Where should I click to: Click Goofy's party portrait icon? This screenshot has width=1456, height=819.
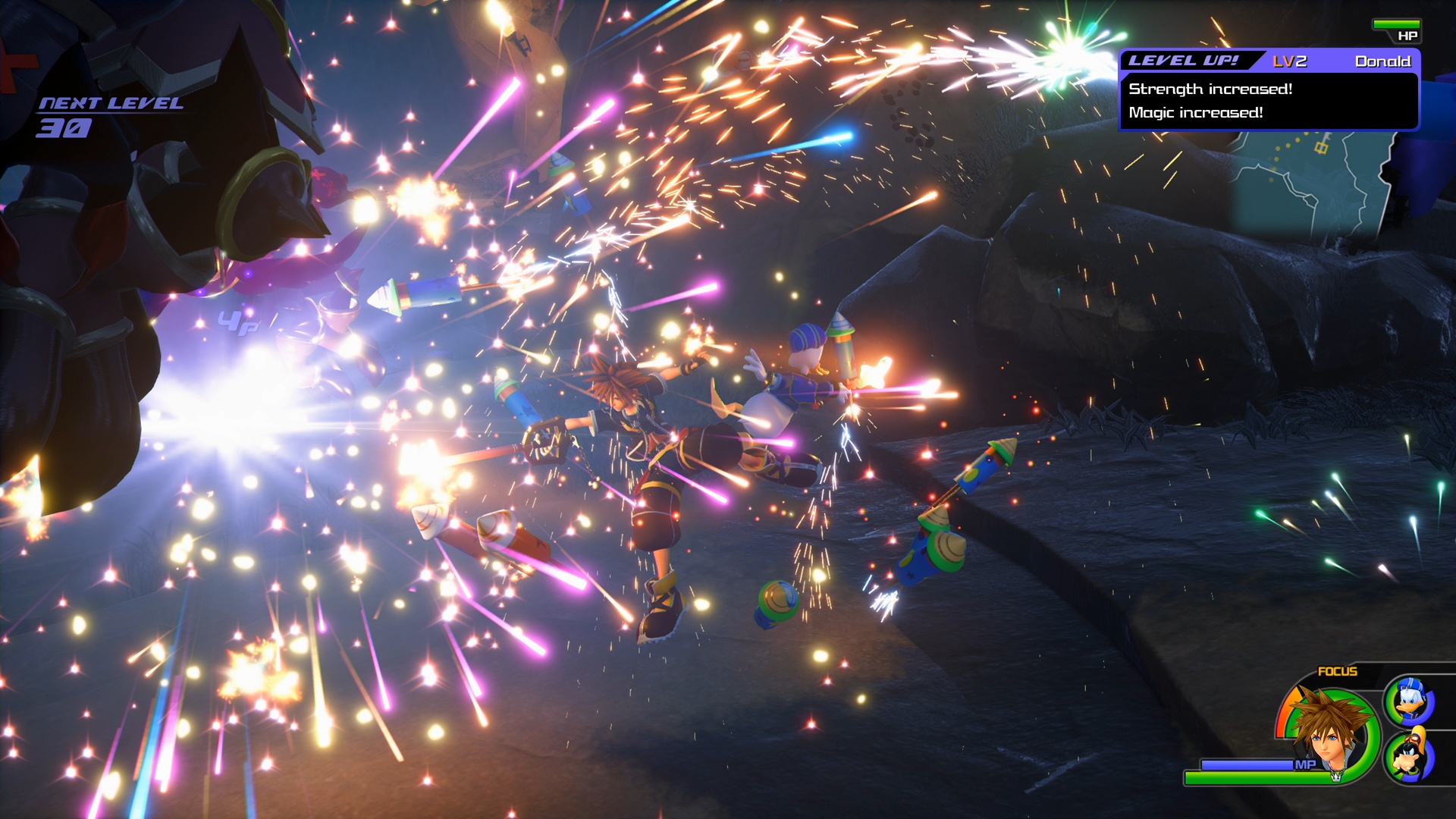tap(1410, 756)
